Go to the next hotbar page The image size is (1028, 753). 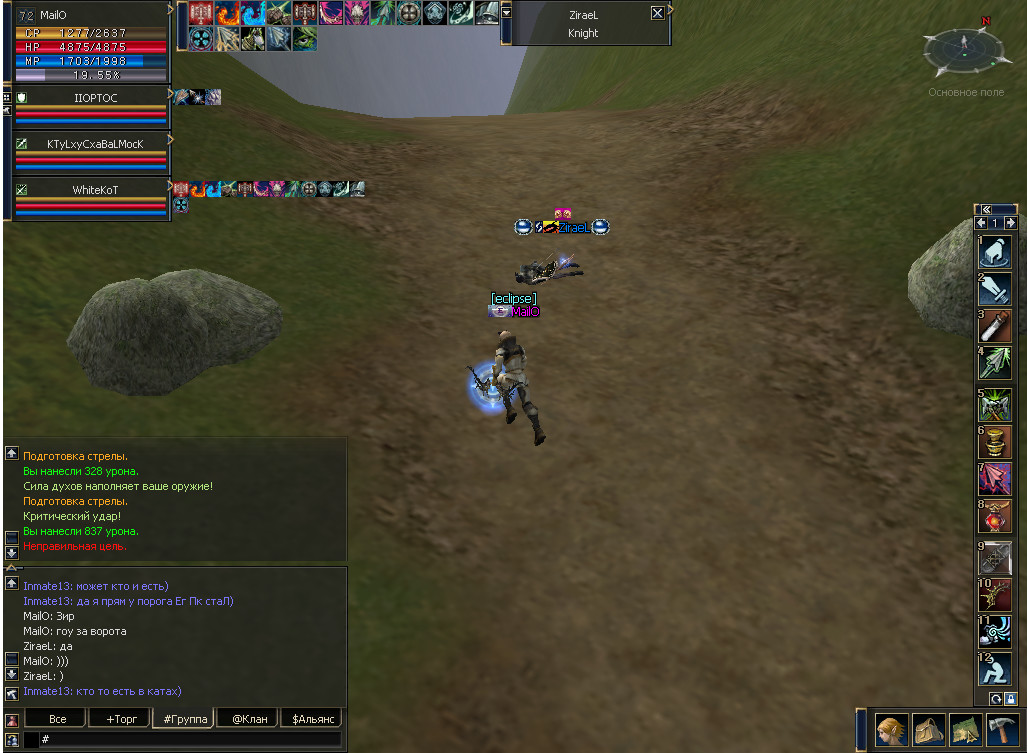pos(1011,223)
